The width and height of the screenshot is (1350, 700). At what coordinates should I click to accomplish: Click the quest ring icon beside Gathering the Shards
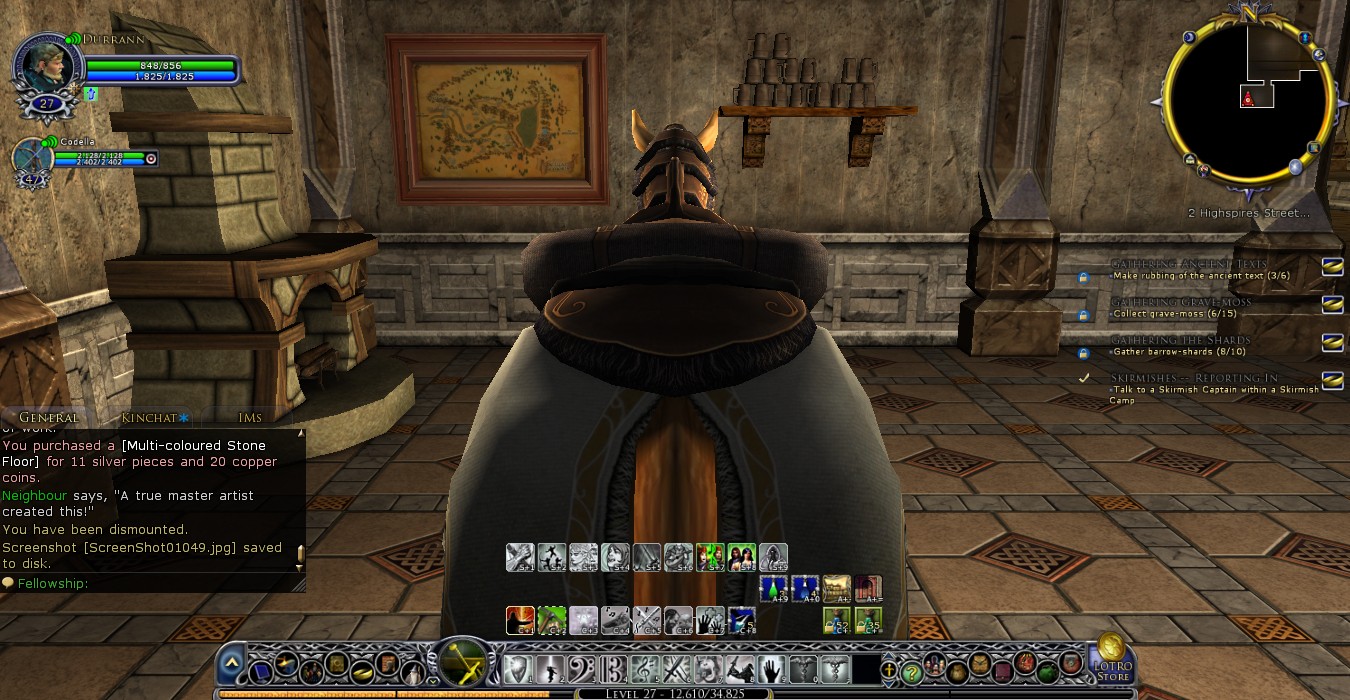click(x=1331, y=342)
